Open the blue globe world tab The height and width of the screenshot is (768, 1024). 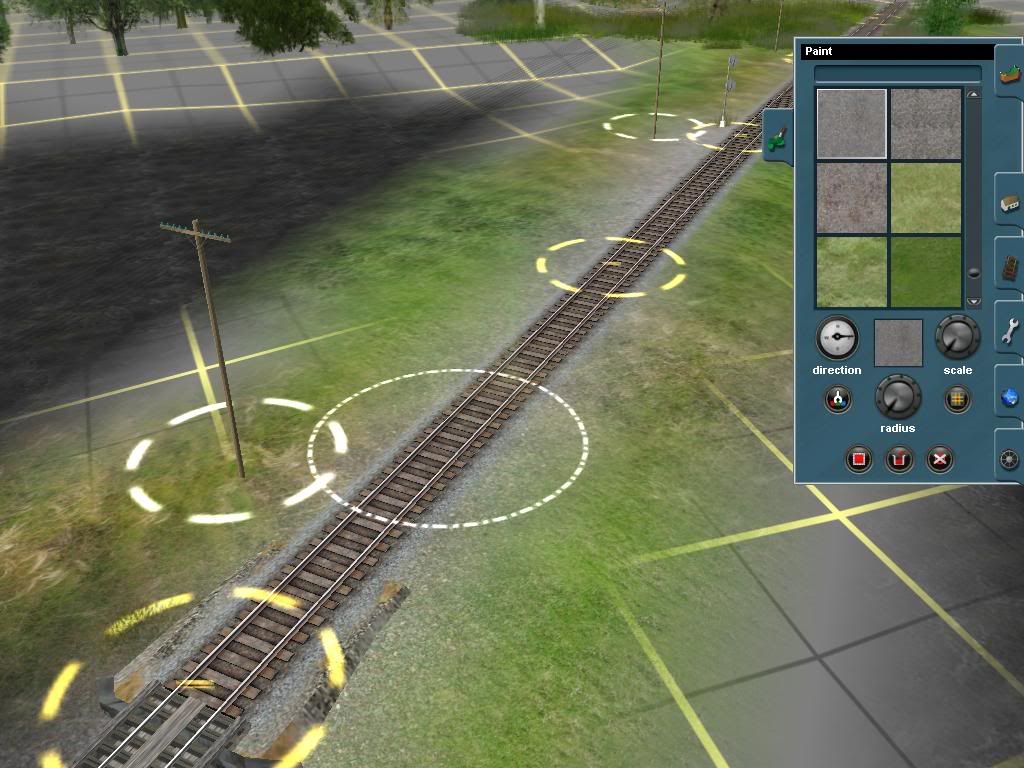(1009, 397)
